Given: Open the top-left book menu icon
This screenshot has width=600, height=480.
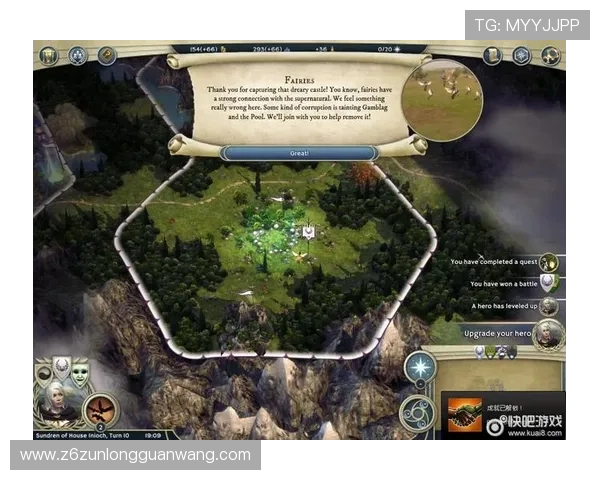Looking at the screenshot, I should (49, 55).
